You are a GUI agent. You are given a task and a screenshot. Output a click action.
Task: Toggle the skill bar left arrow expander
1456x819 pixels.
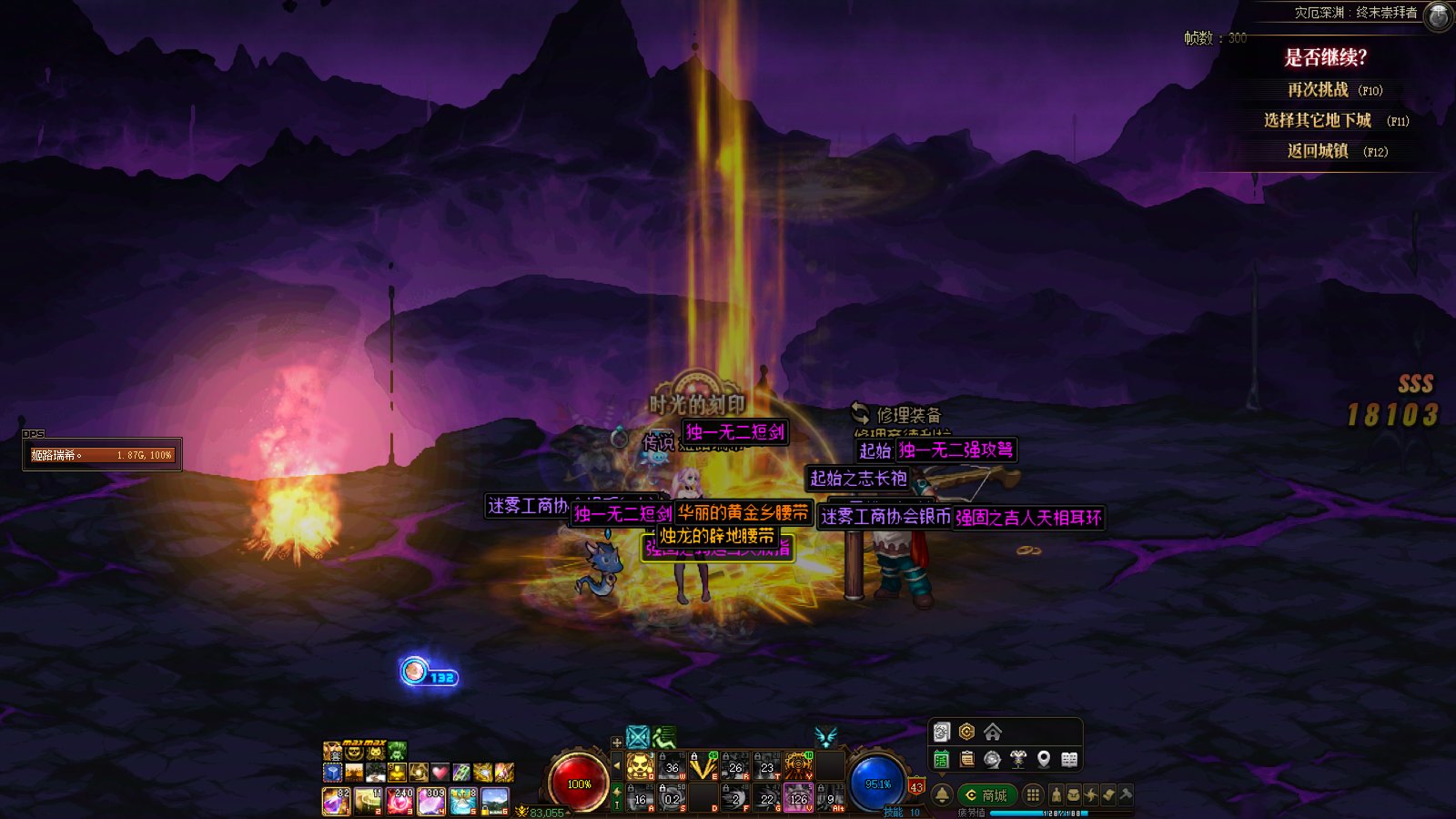617,766
